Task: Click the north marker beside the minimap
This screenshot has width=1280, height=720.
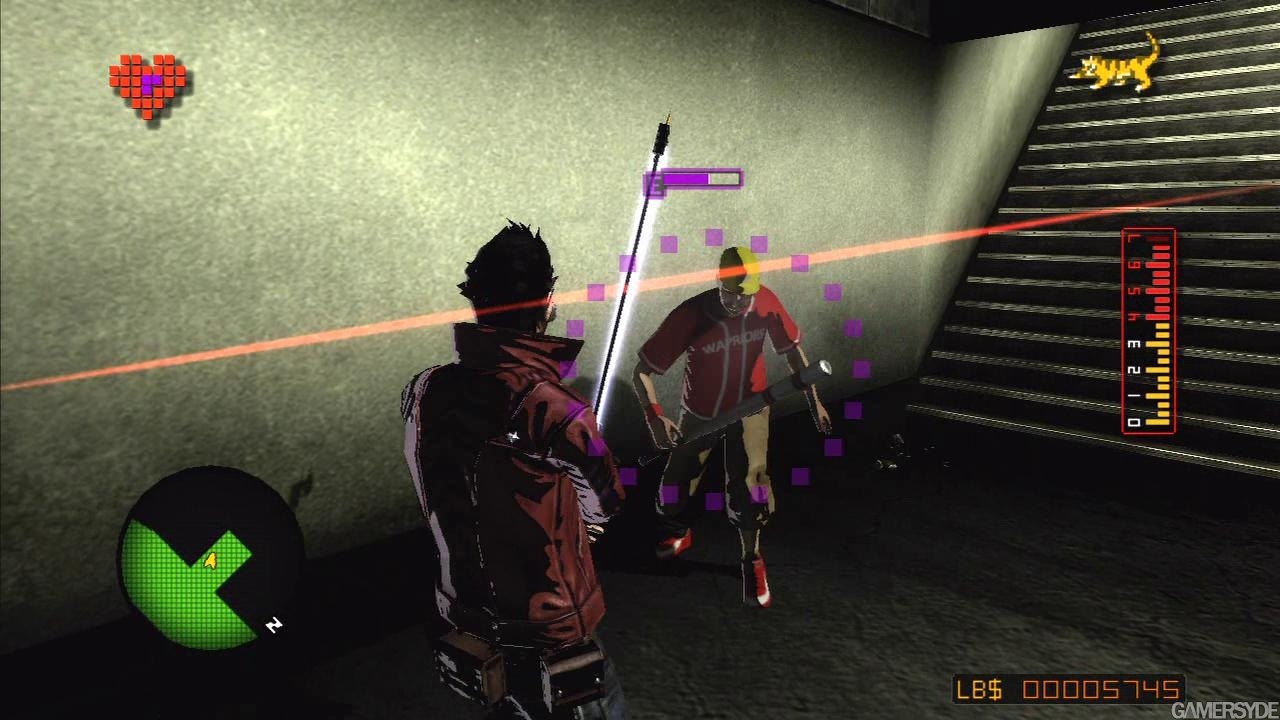Action: pos(273,625)
